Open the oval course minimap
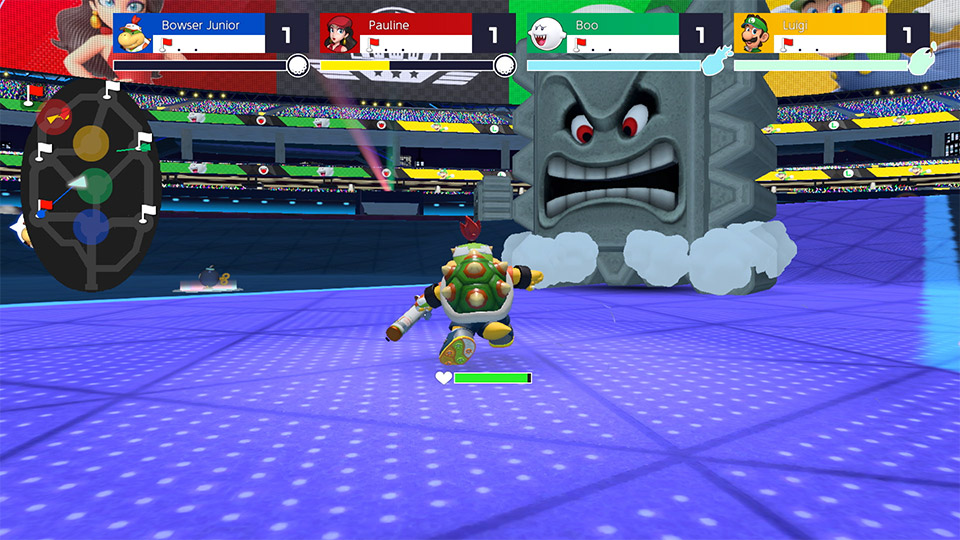This screenshot has height=540, width=960. coord(91,186)
